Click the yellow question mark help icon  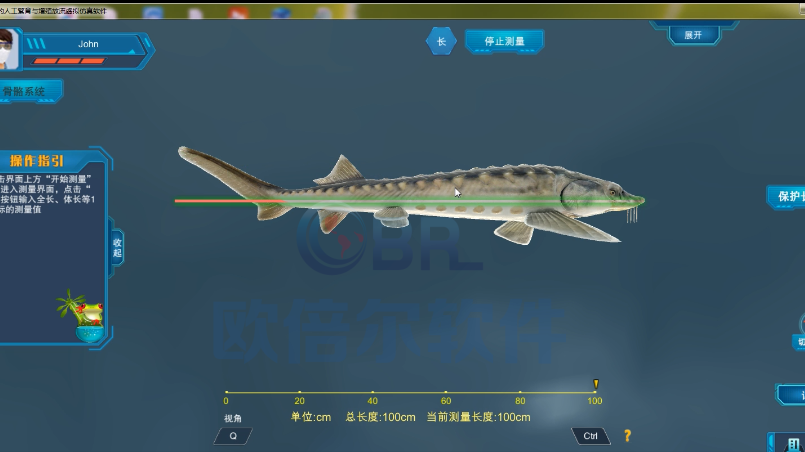627,436
